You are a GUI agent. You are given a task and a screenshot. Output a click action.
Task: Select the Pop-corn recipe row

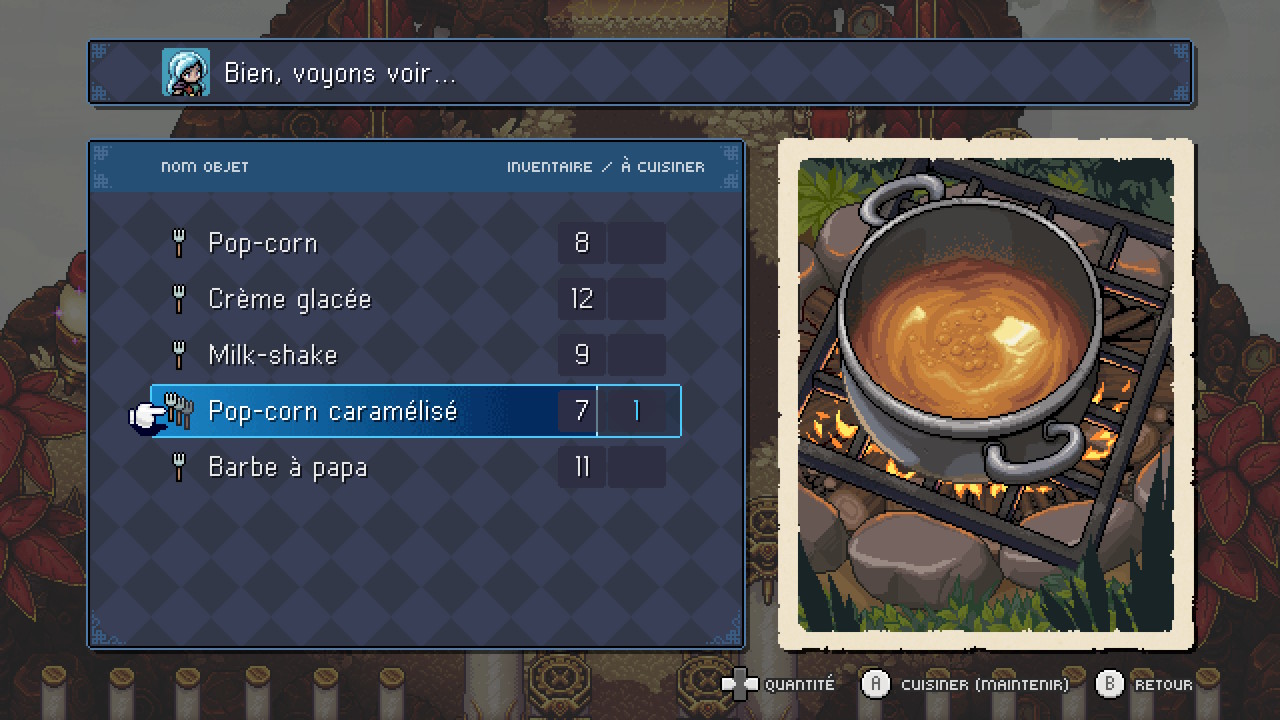263,243
